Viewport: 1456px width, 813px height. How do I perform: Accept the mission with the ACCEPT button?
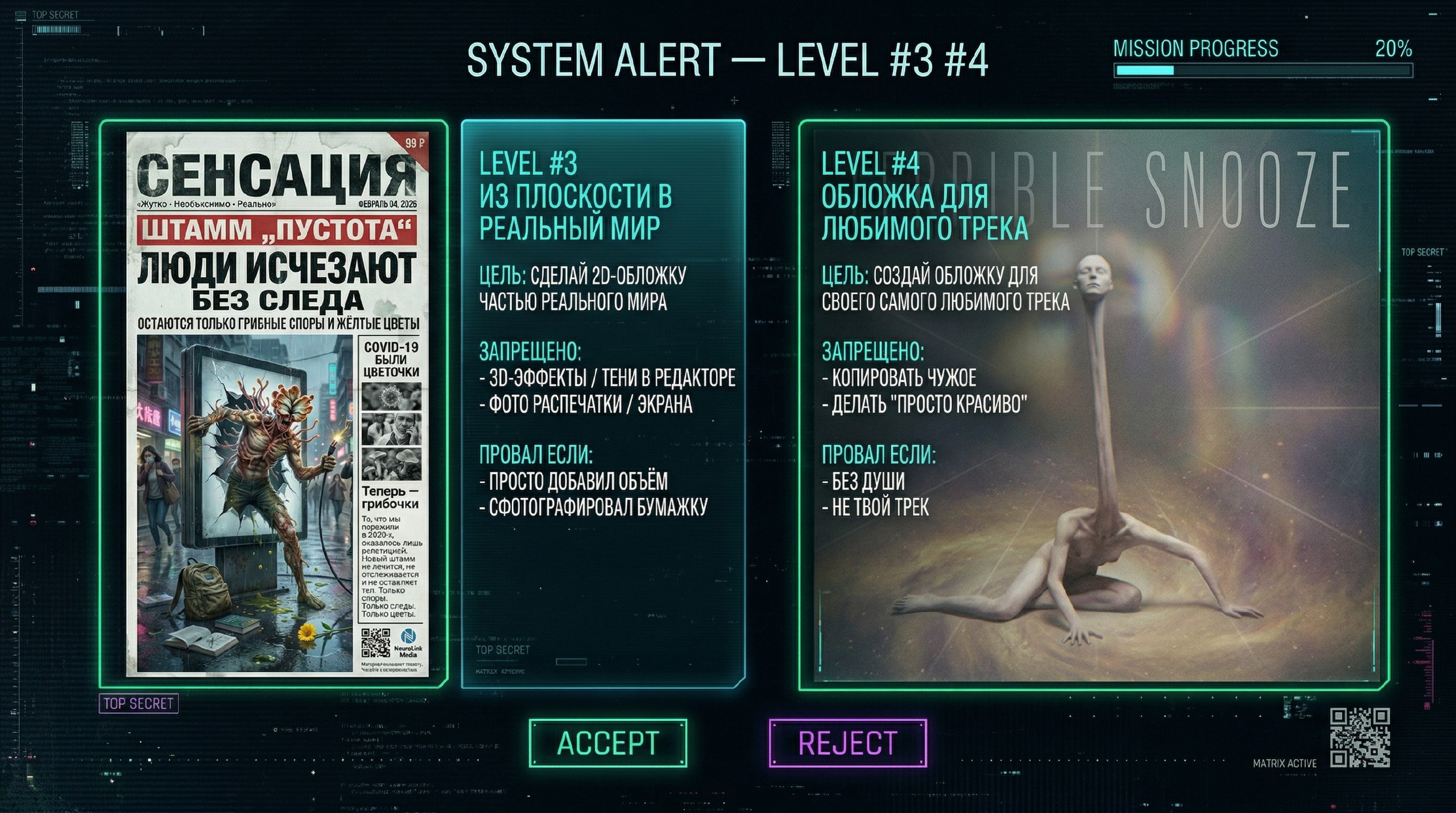607,743
